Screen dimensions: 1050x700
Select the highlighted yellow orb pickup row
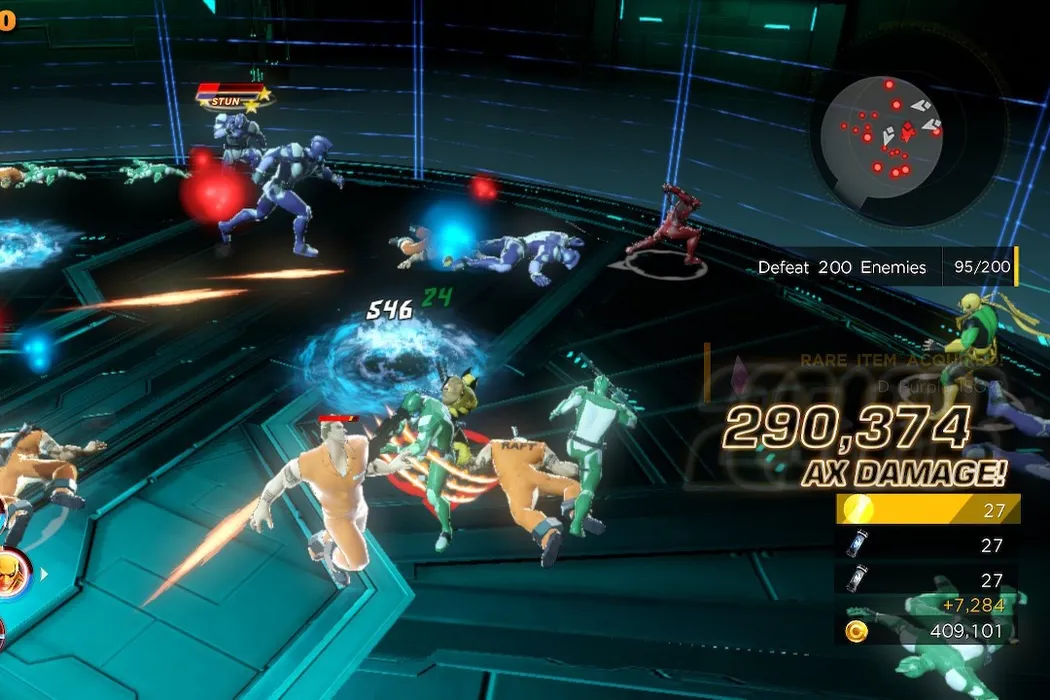[x=927, y=509]
